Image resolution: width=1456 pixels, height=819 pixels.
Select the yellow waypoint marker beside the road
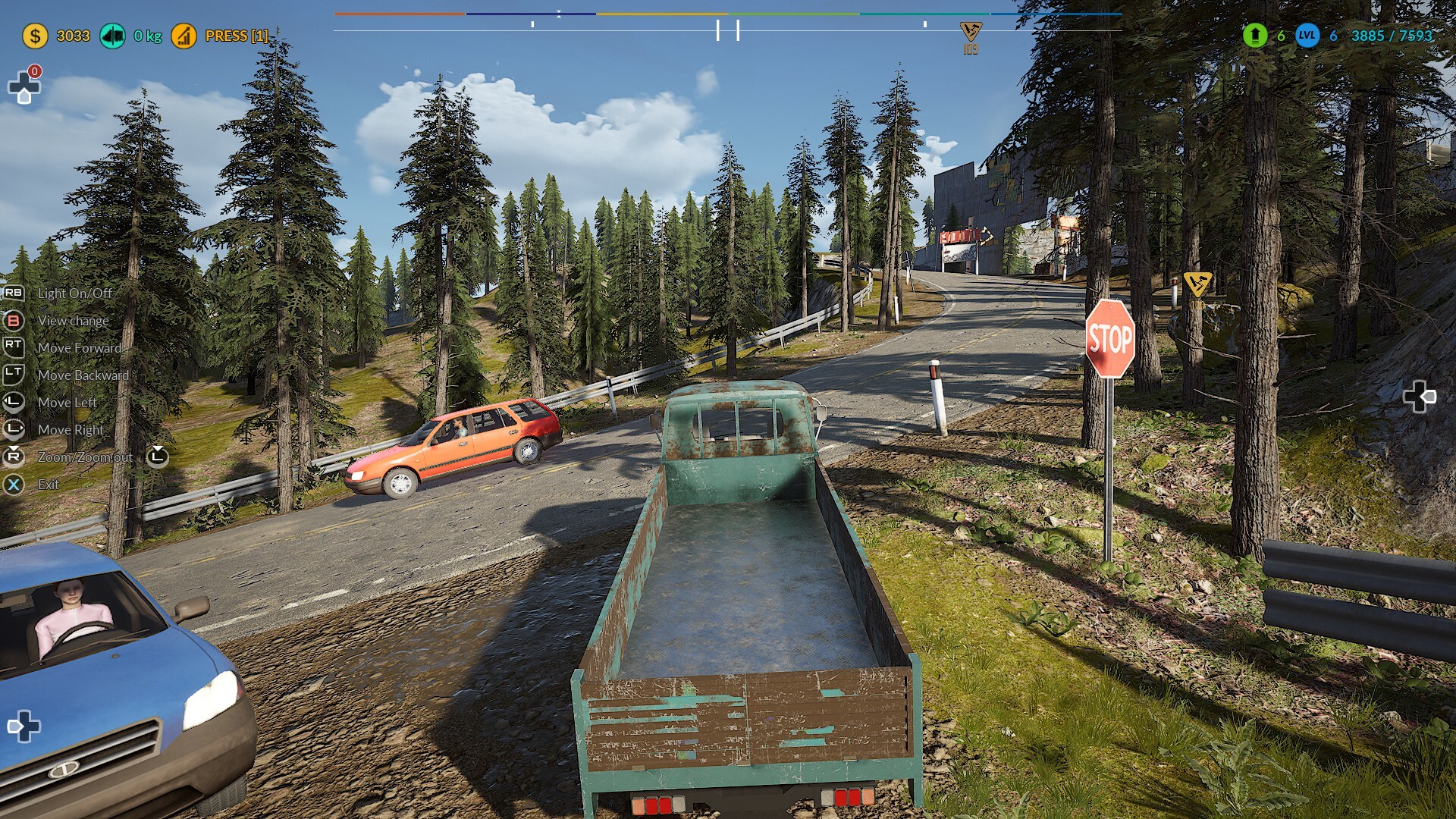pyautogui.click(x=1197, y=284)
